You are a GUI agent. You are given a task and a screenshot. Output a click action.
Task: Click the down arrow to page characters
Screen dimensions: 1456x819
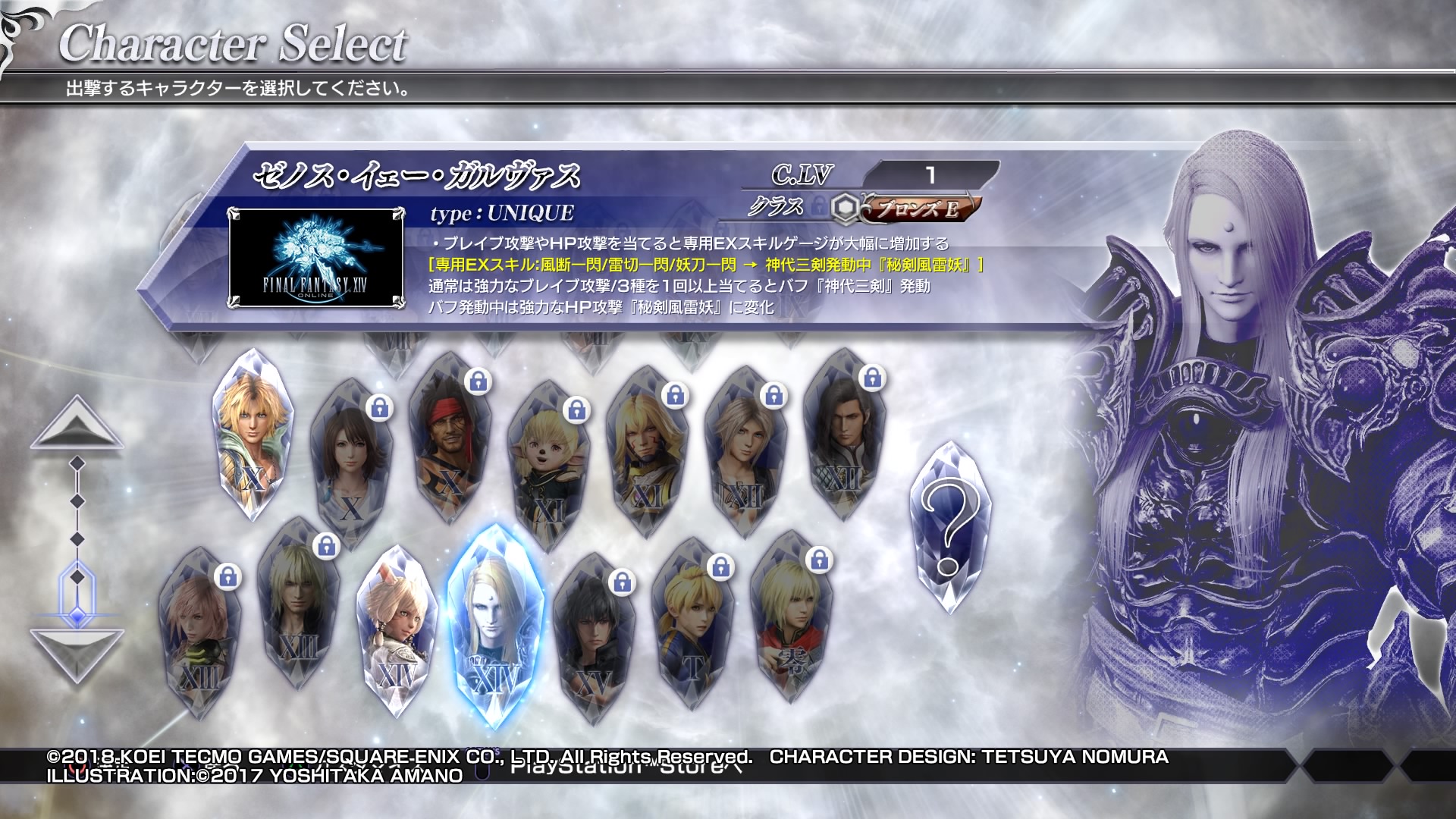77,654
